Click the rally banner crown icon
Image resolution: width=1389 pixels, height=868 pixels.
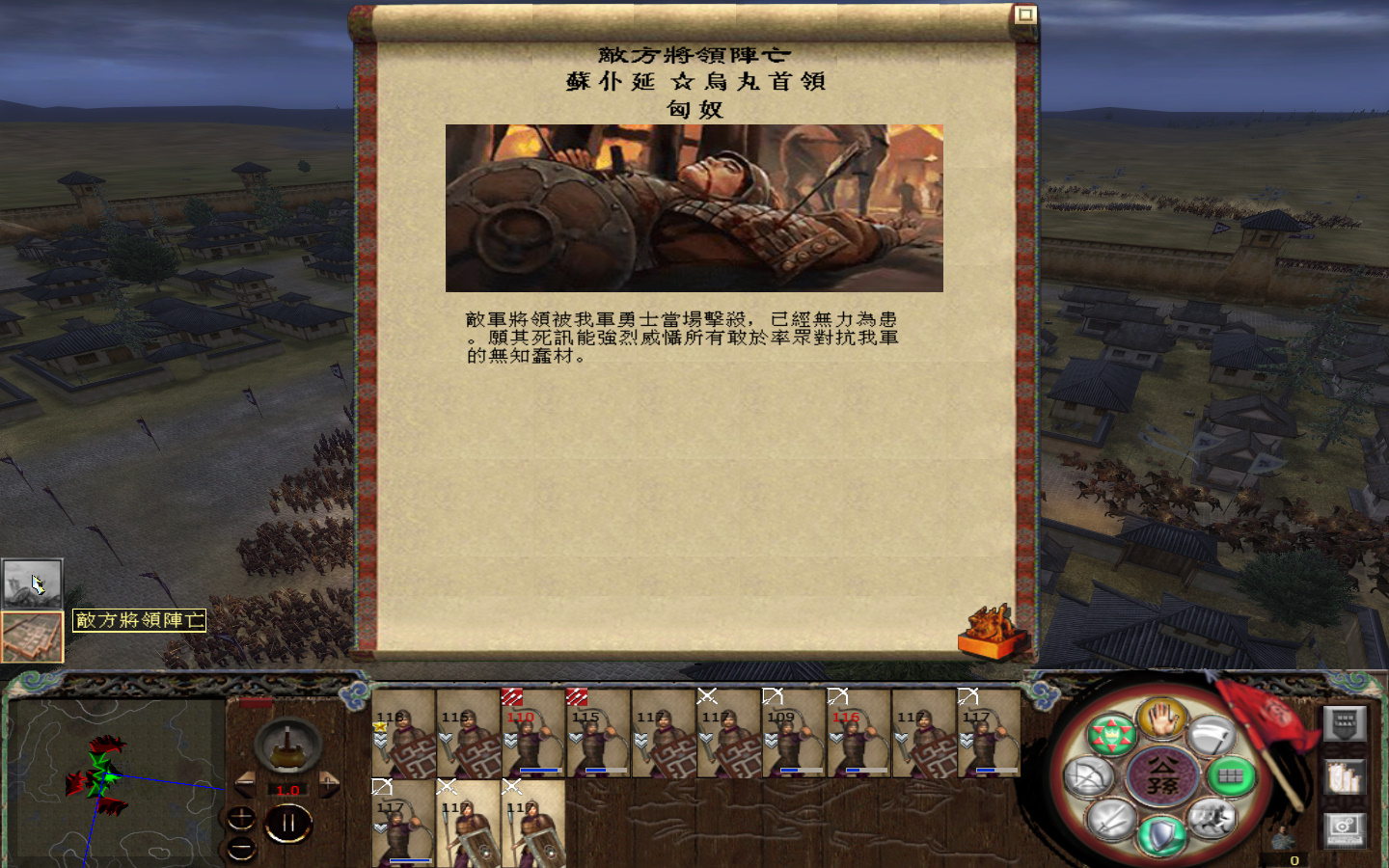coord(1113,735)
